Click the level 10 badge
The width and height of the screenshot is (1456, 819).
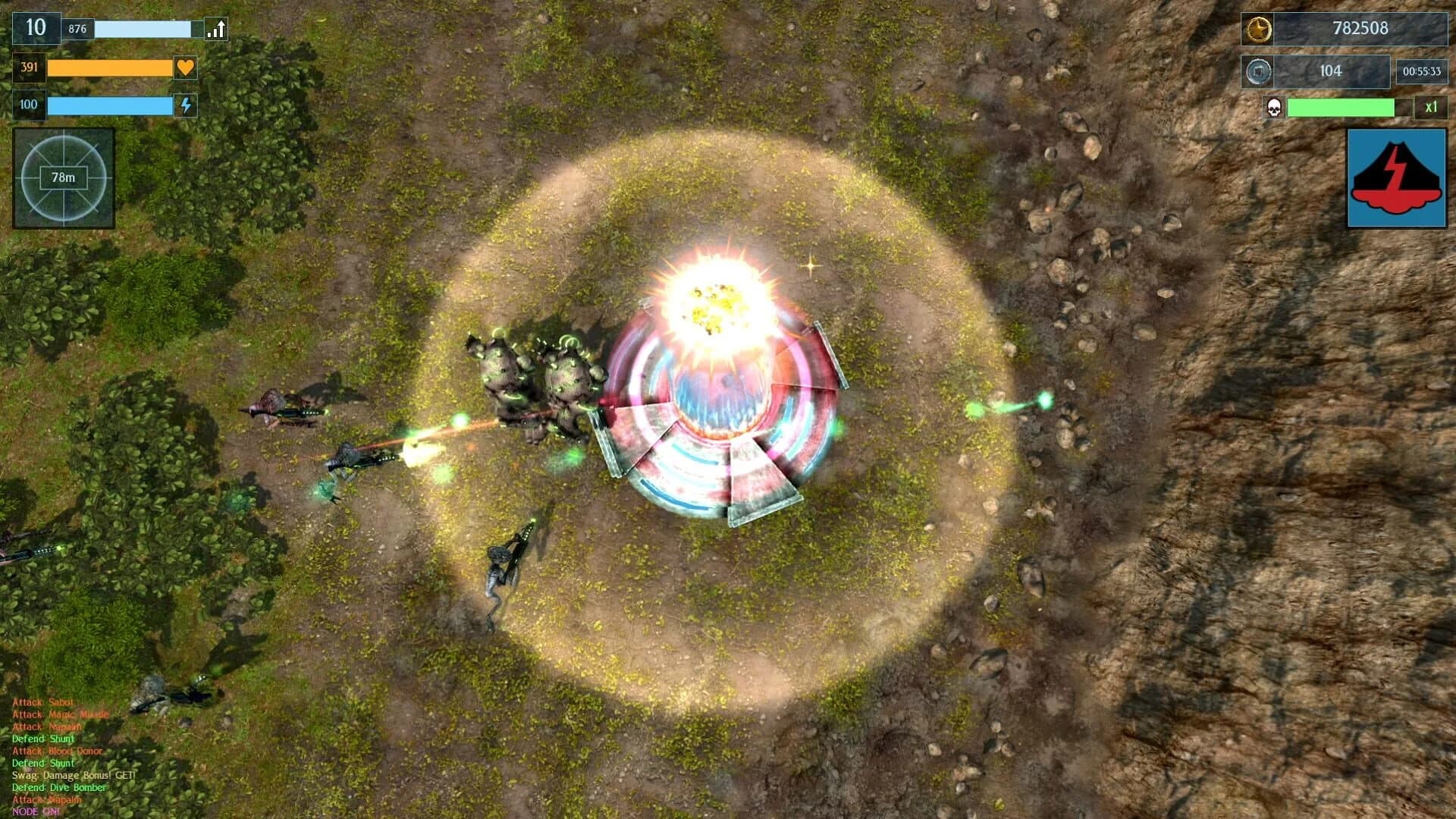pos(33,28)
